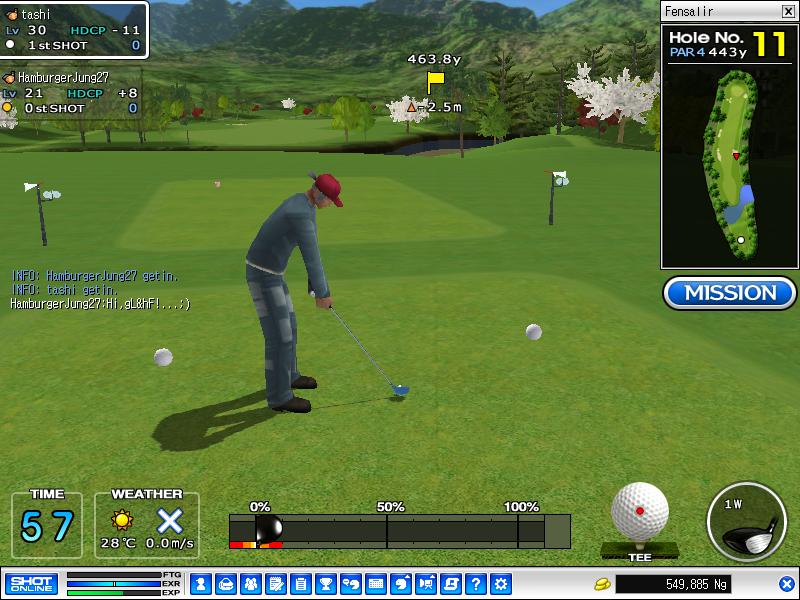
Task: Click the golf ball impact point selector
Action: (x=640, y=512)
